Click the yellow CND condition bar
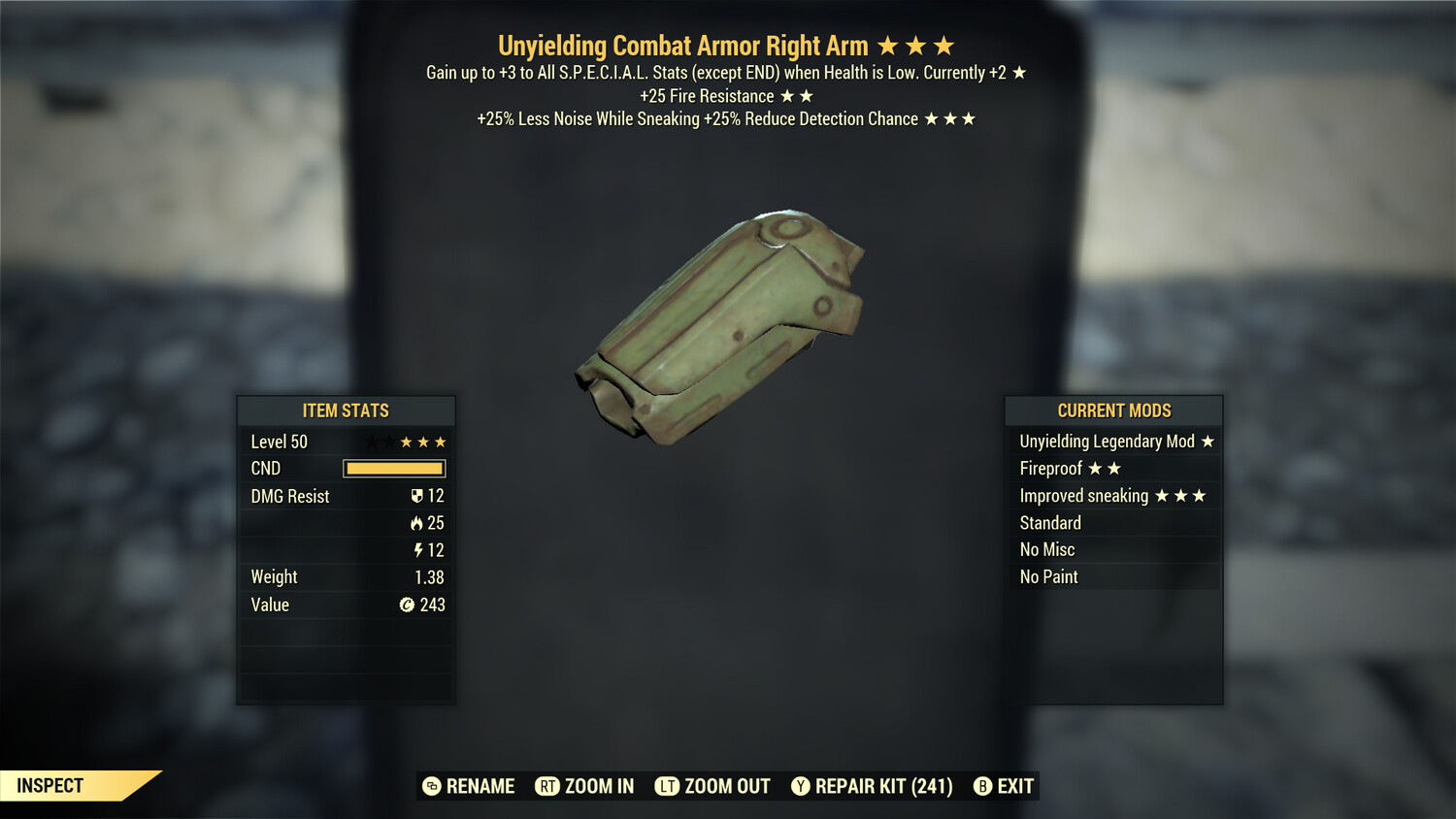This screenshot has height=819, width=1456. tap(394, 469)
